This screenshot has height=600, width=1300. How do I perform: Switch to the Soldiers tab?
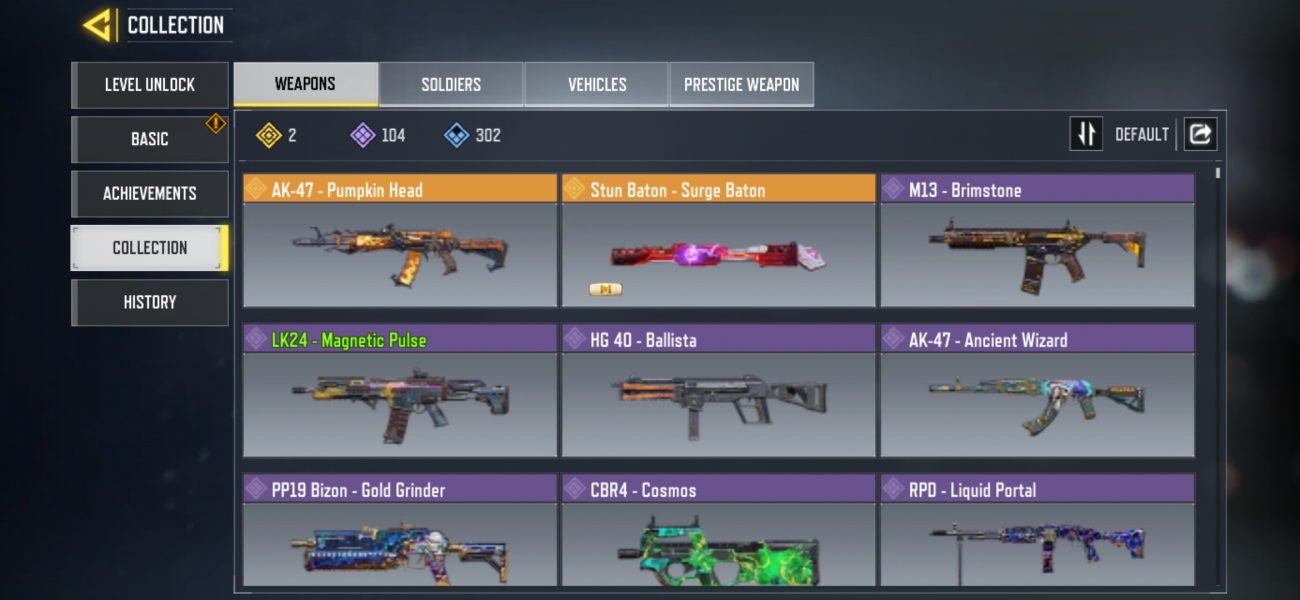point(451,85)
